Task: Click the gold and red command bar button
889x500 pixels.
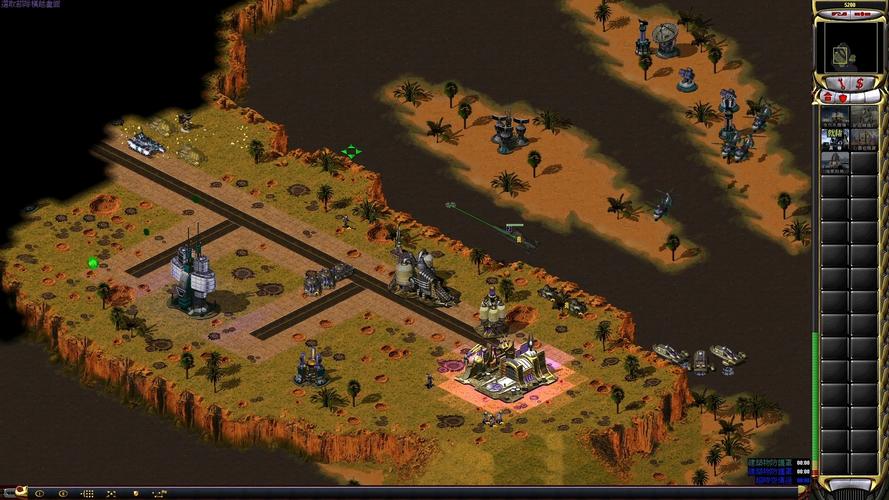Action: [x=18, y=492]
